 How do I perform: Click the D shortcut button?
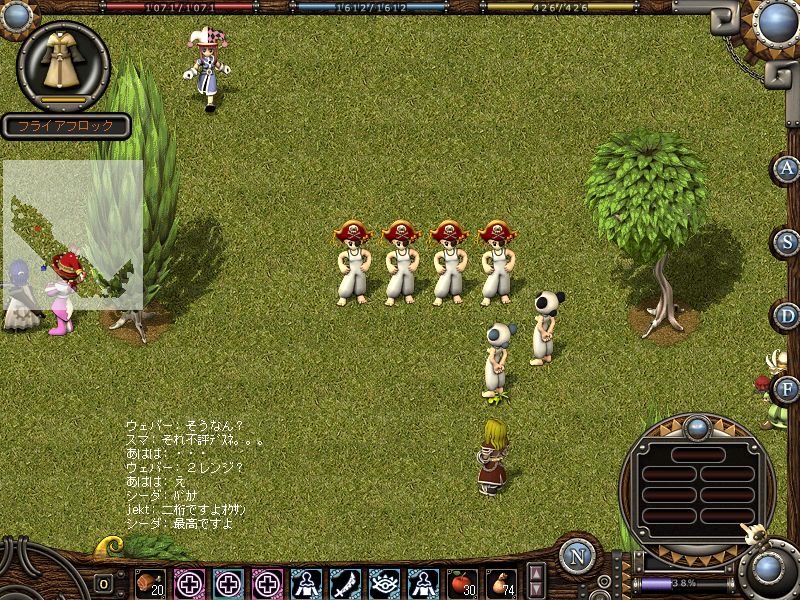coord(787,316)
